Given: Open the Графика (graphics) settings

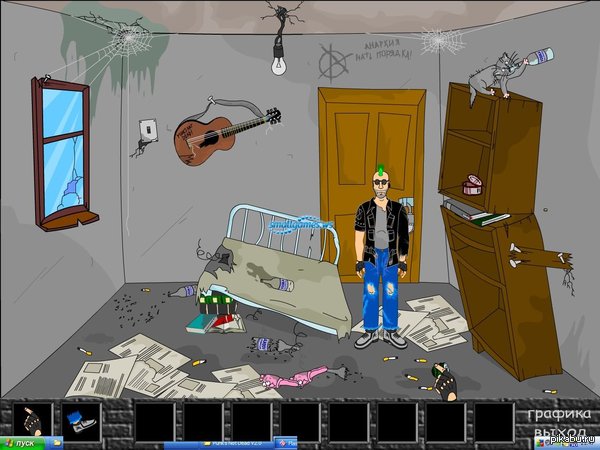Looking at the screenshot, I should click(557, 413).
